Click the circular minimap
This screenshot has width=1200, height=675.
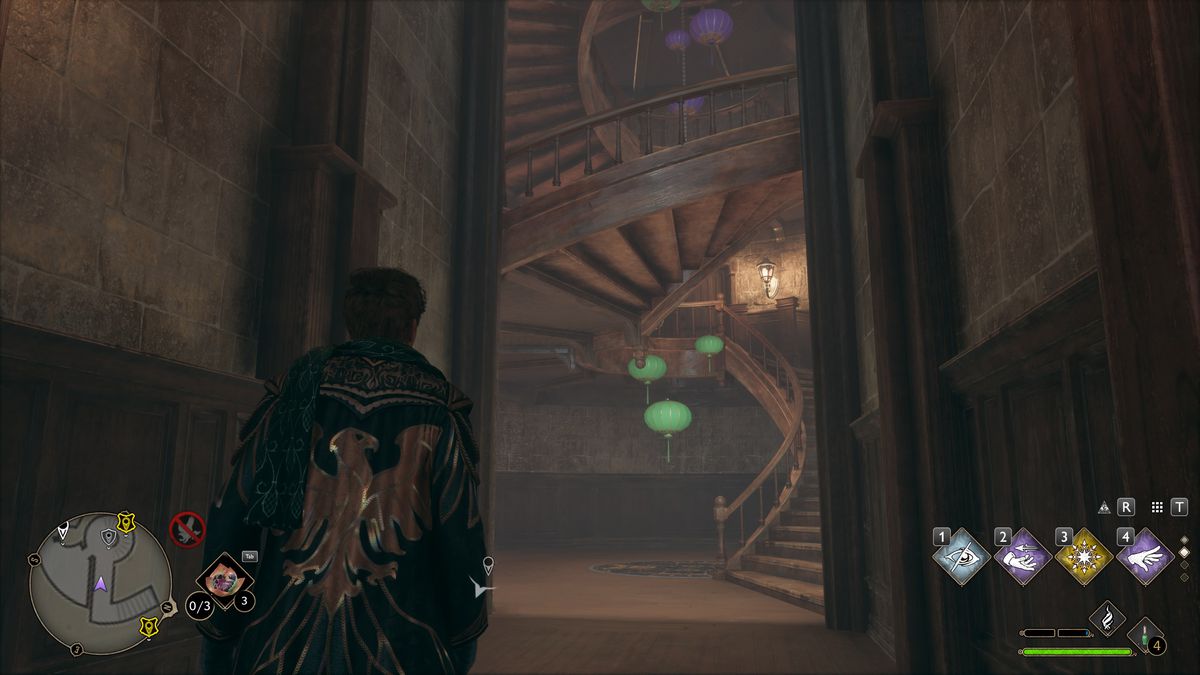tap(100, 583)
